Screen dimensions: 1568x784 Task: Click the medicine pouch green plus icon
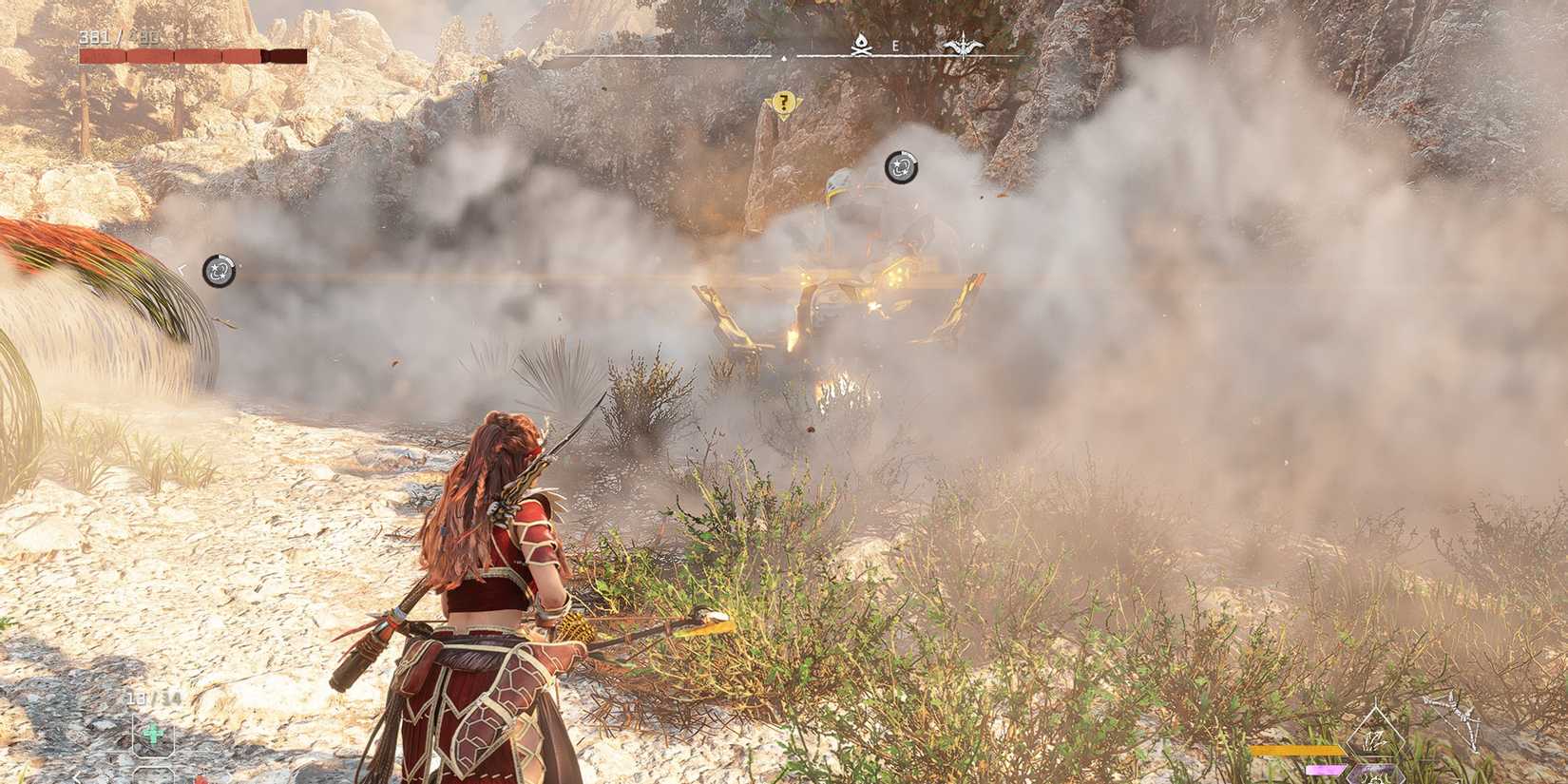[152, 734]
